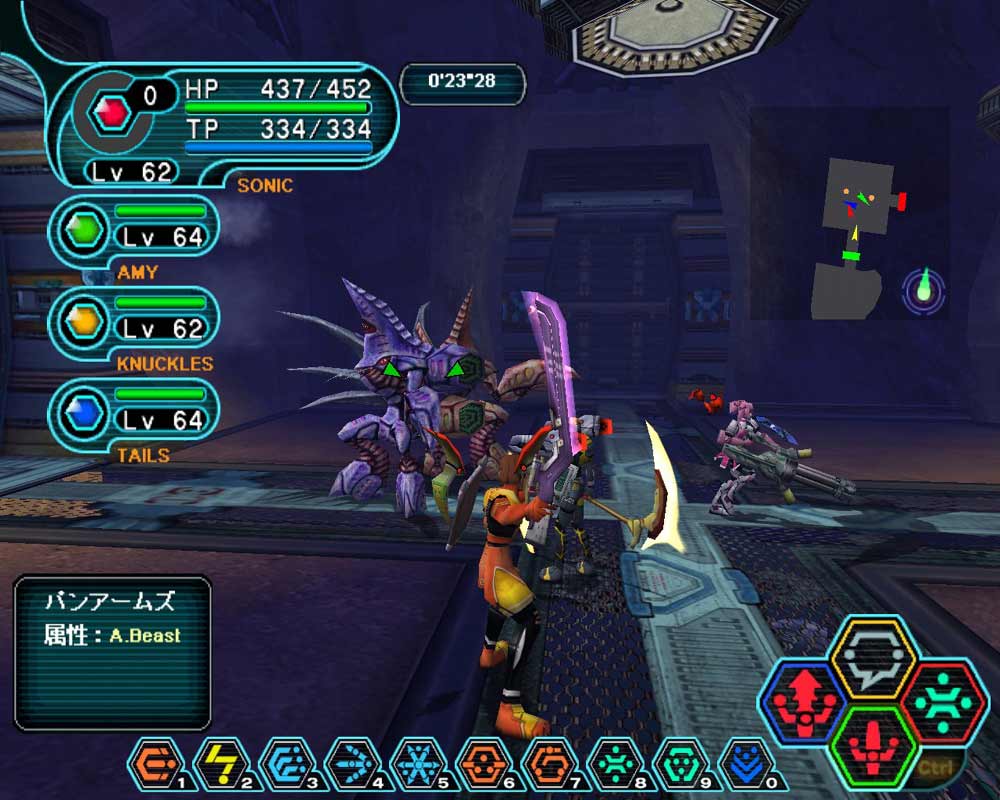Use the light blue technique in slot 3

click(286, 764)
